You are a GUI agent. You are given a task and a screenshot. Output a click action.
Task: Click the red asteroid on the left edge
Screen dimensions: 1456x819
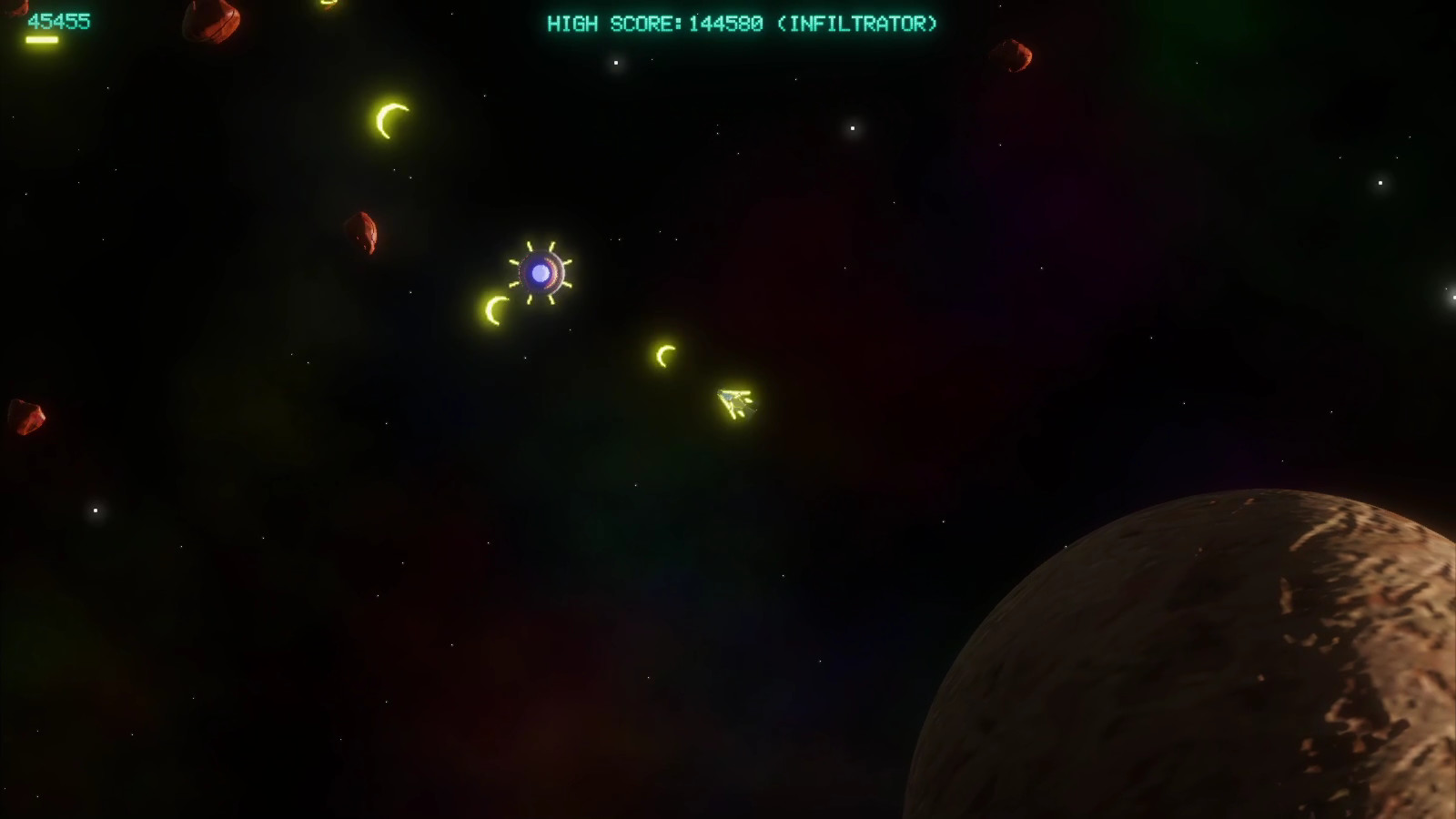click(27, 414)
